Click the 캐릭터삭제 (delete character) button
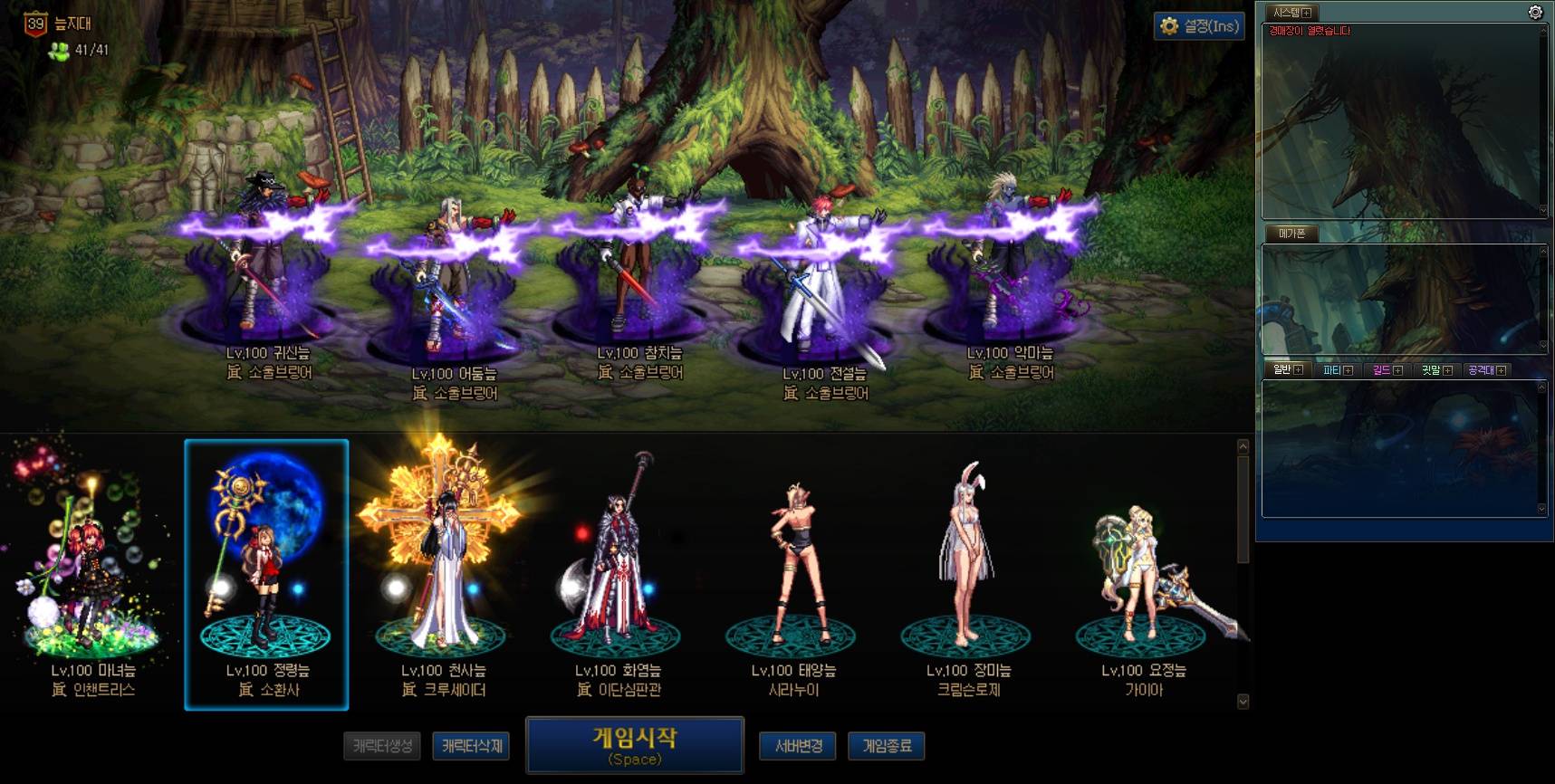The width and height of the screenshot is (1555, 784). (x=471, y=746)
